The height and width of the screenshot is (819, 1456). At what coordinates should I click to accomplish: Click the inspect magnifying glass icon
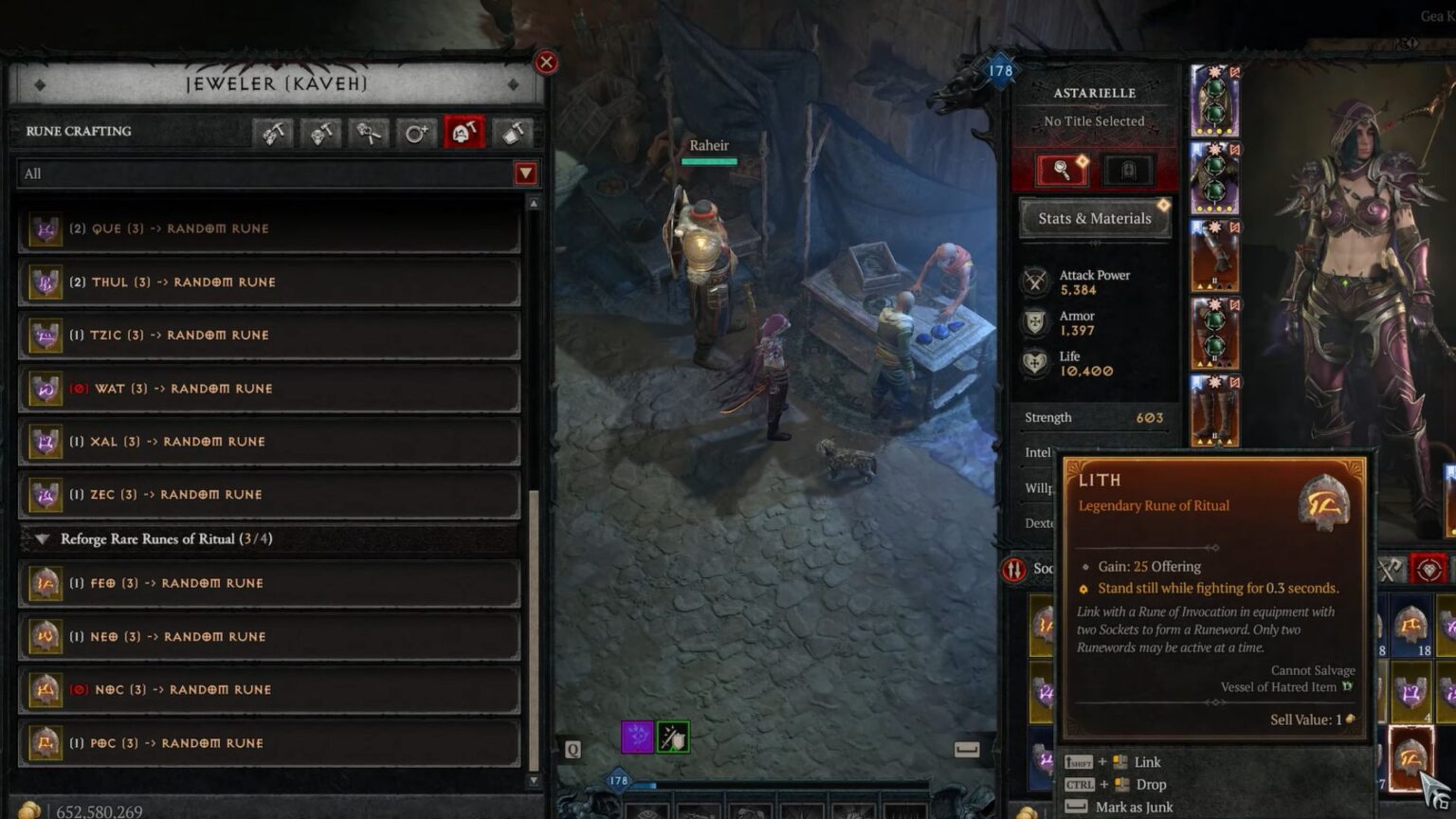click(1062, 170)
